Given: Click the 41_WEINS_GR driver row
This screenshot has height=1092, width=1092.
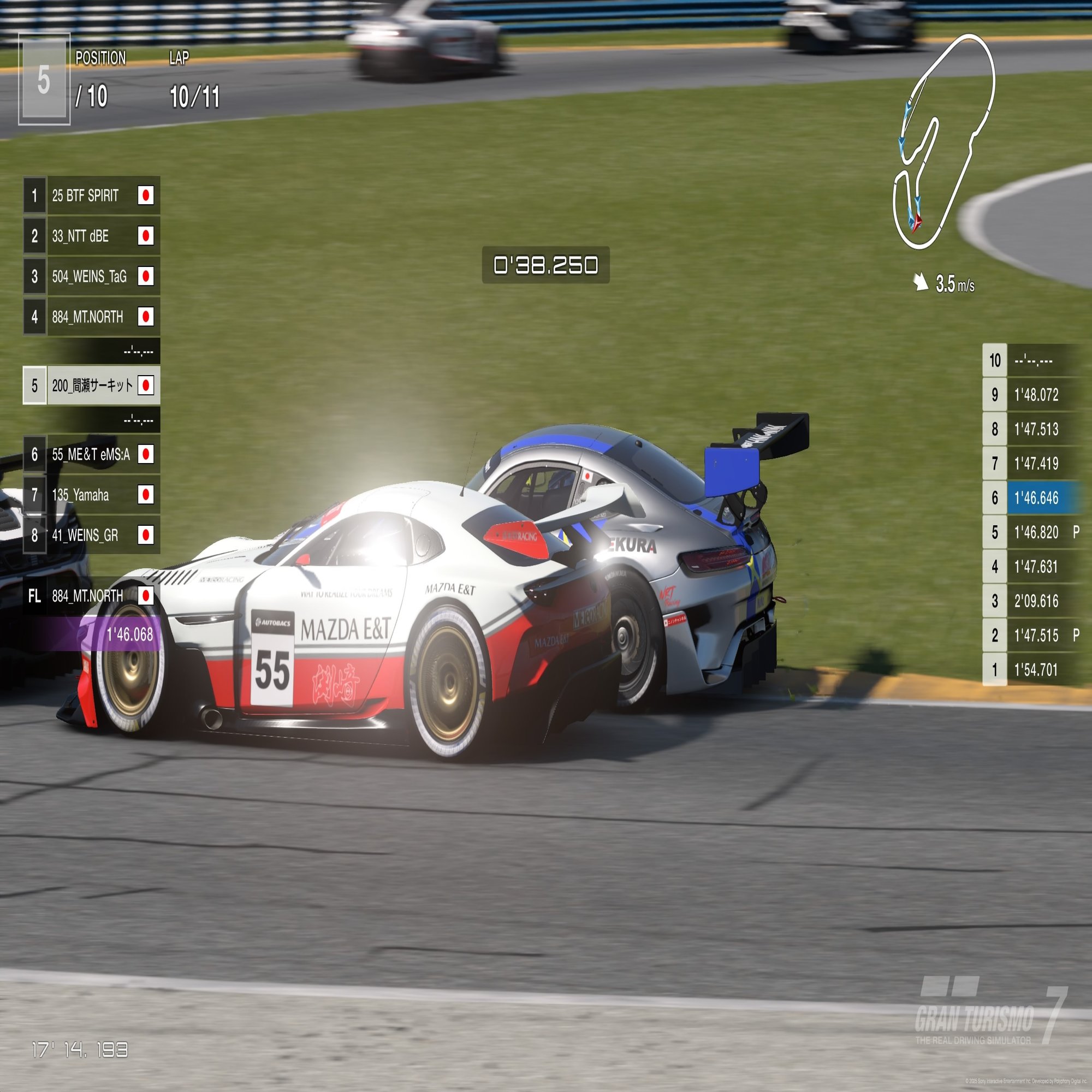Looking at the screenshot, I should tap(92, 535).
